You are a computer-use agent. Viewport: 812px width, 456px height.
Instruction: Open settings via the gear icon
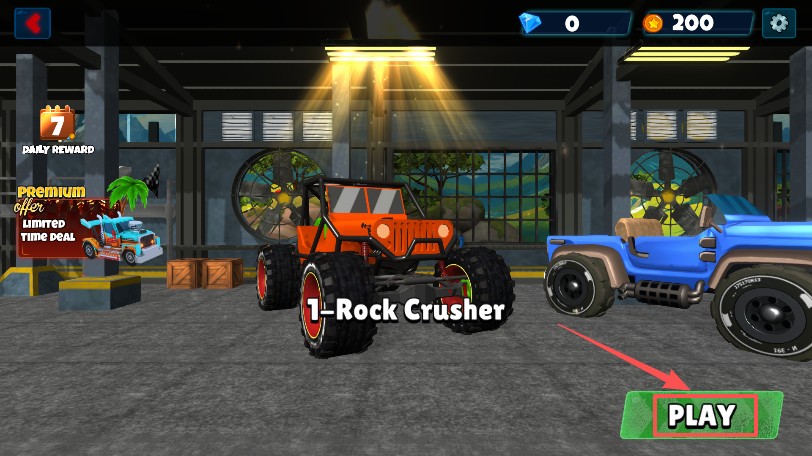point(777,22)
